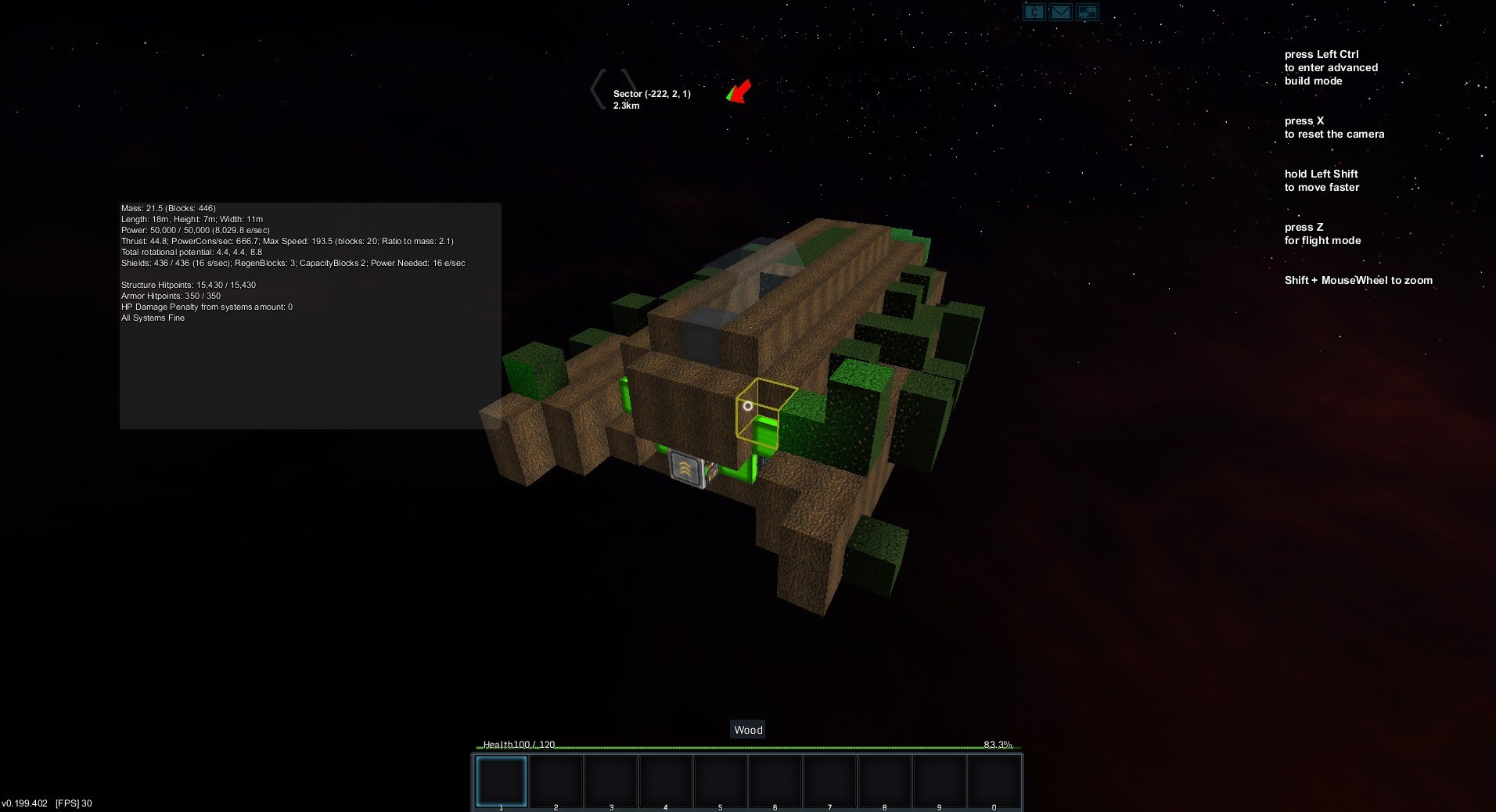Click the two-arrows trade icon
1496x812 pixels.
tap(1088, 12)
